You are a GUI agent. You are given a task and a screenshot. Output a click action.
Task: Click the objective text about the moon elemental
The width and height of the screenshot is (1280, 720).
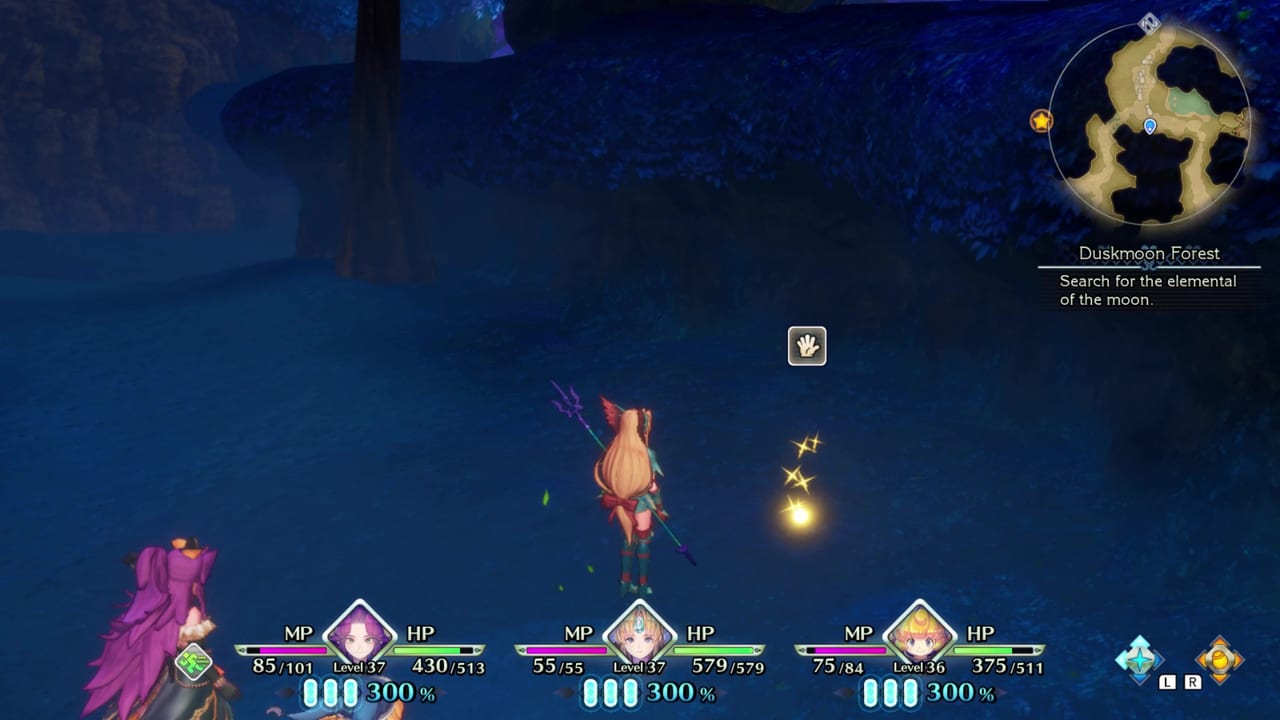(1148, 290)
